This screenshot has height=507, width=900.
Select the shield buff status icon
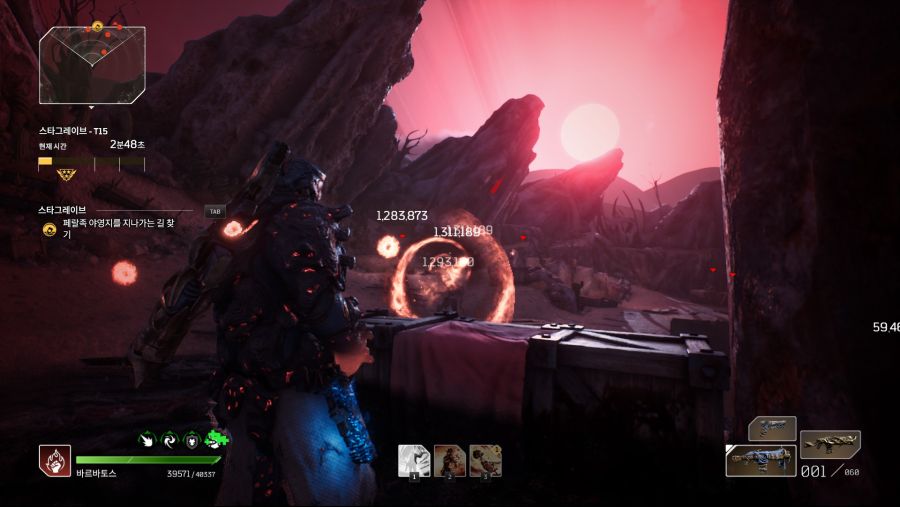pos(191,439)
